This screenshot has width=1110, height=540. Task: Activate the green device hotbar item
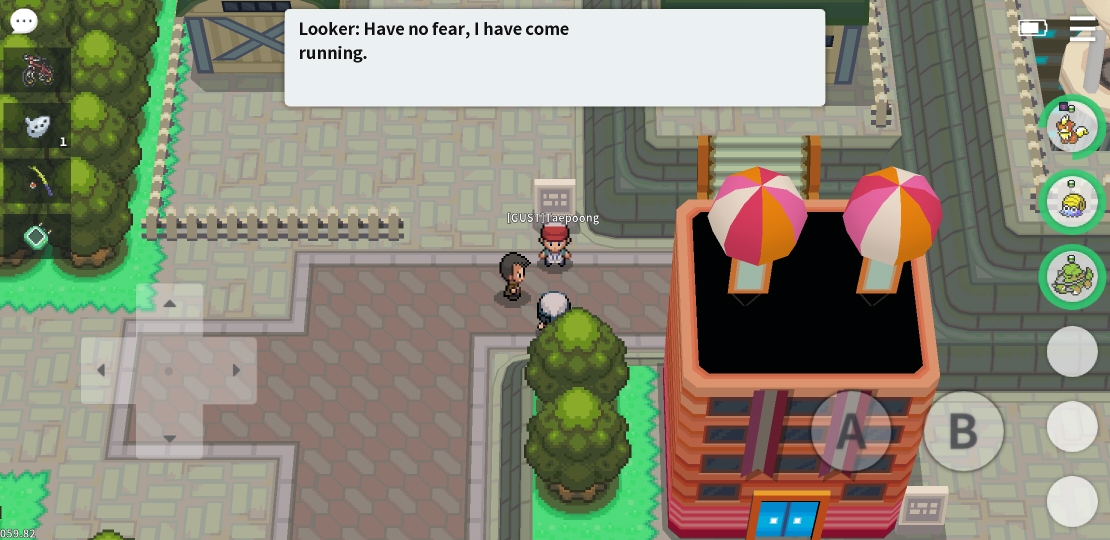(37, 237)
